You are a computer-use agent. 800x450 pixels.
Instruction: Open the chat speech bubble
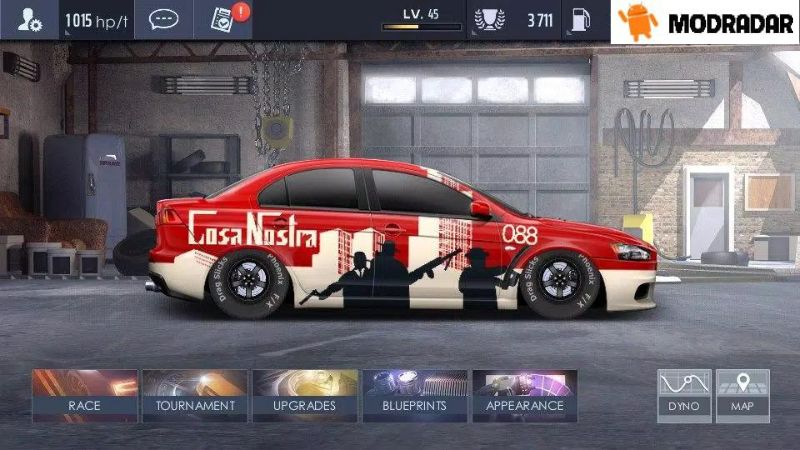(x=163, y=20)
